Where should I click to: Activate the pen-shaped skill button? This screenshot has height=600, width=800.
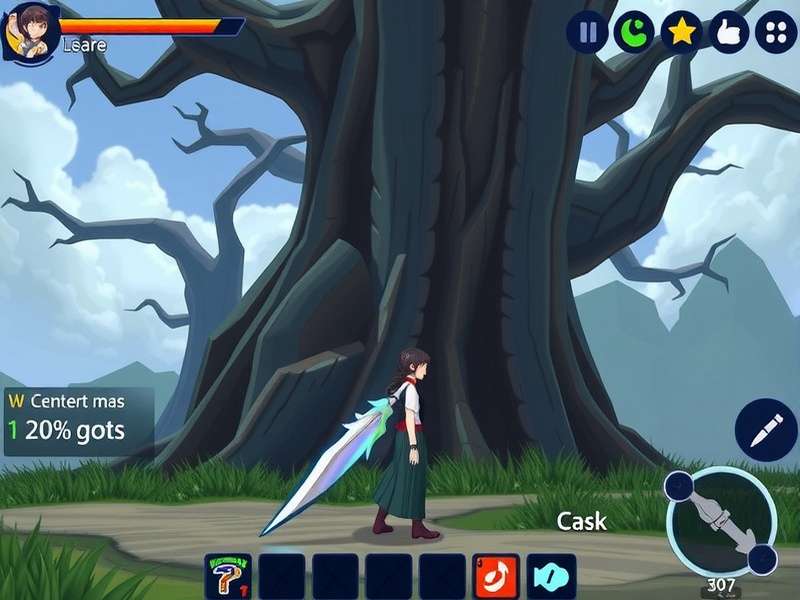click(765, 430)
